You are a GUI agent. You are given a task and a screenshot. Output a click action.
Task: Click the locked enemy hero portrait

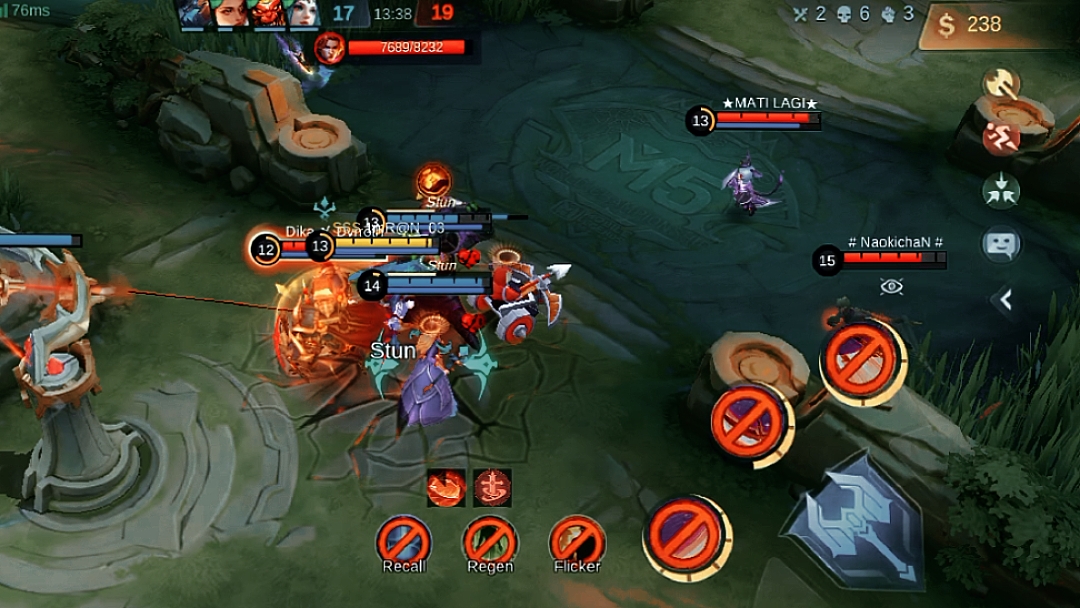329,47
